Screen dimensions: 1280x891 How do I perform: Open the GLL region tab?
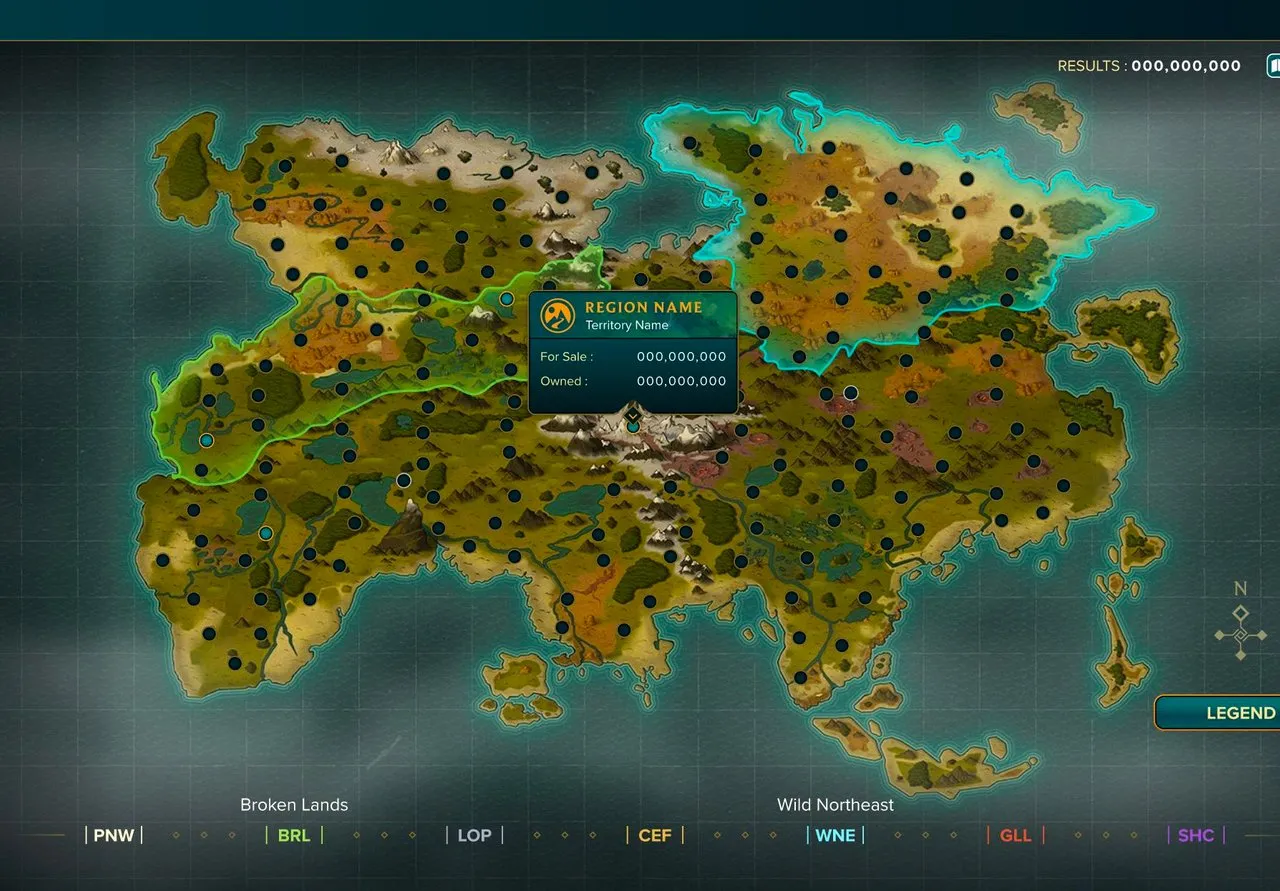(1015, 835)
